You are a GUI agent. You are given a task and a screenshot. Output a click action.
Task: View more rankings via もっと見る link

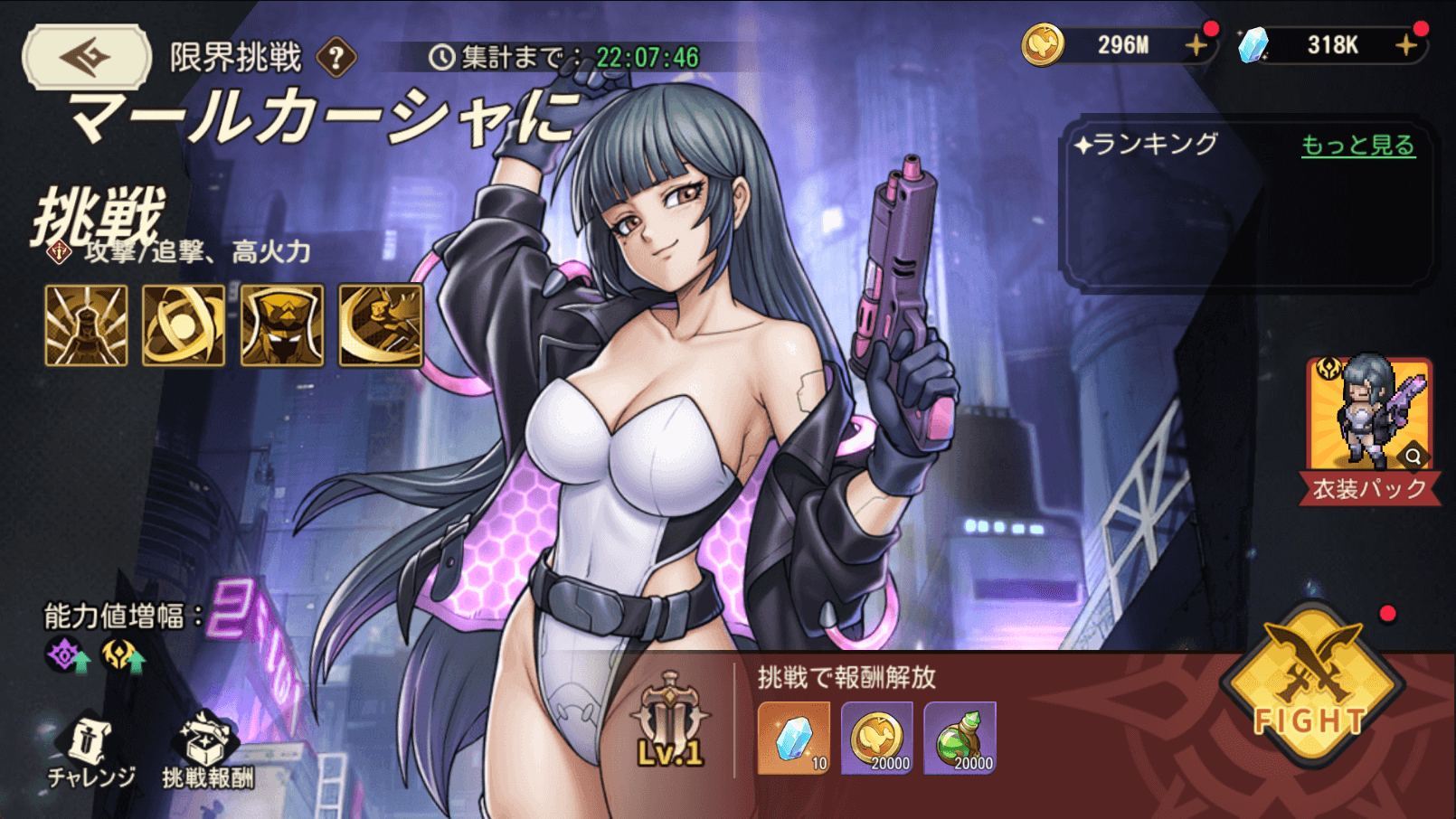(1357, 146)
